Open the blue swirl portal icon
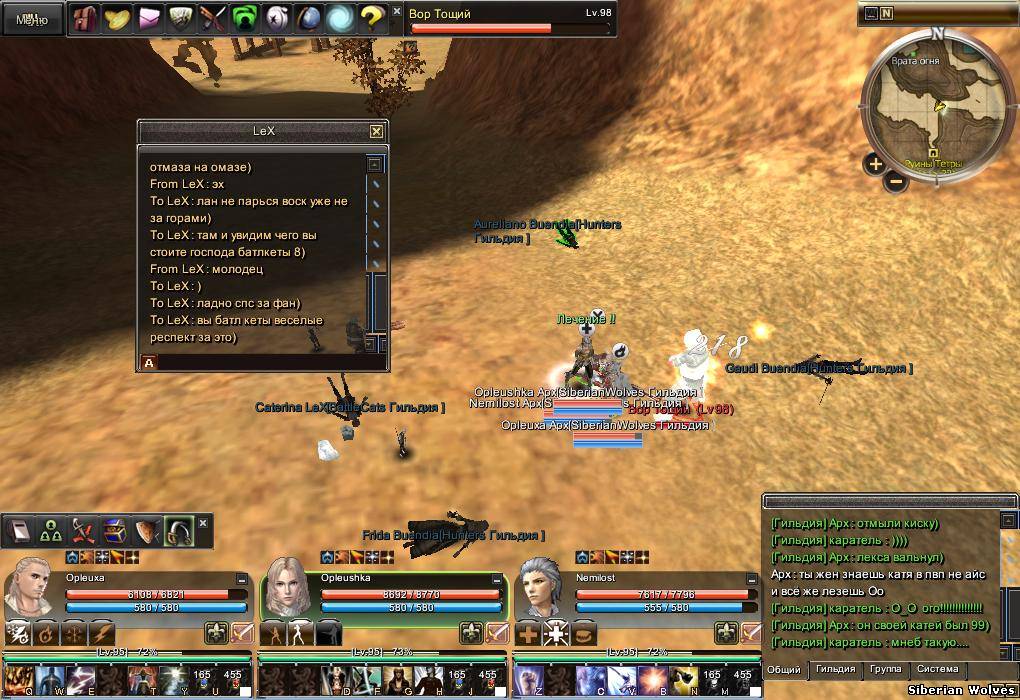The height and width of the screenshot is (700, 1020). click(340, 18)
